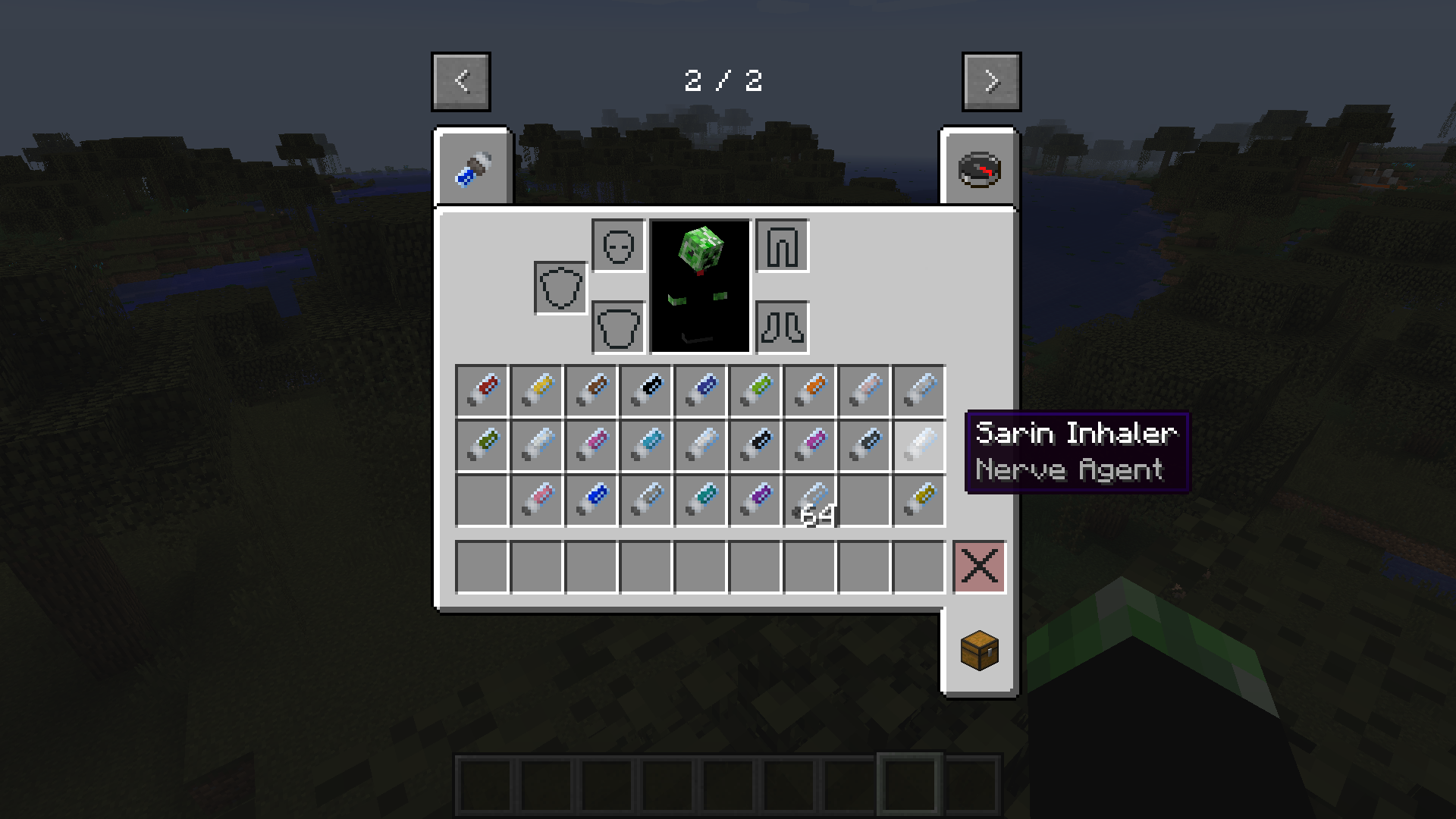The height and width of the screenshot is (819, 1456).
Task: Select the highlighted Sarin Inhaler item
Action: [918, 445]
